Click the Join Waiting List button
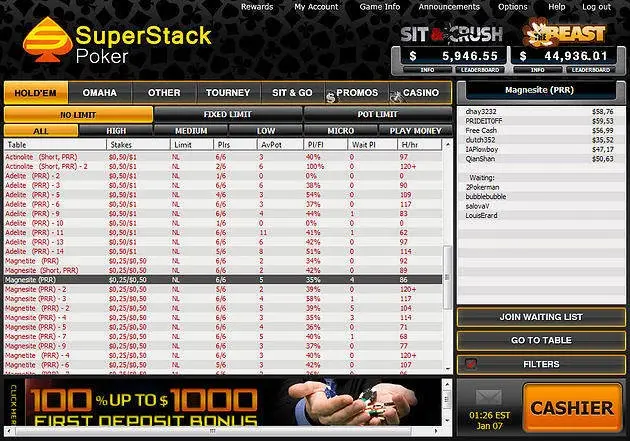 541,317
